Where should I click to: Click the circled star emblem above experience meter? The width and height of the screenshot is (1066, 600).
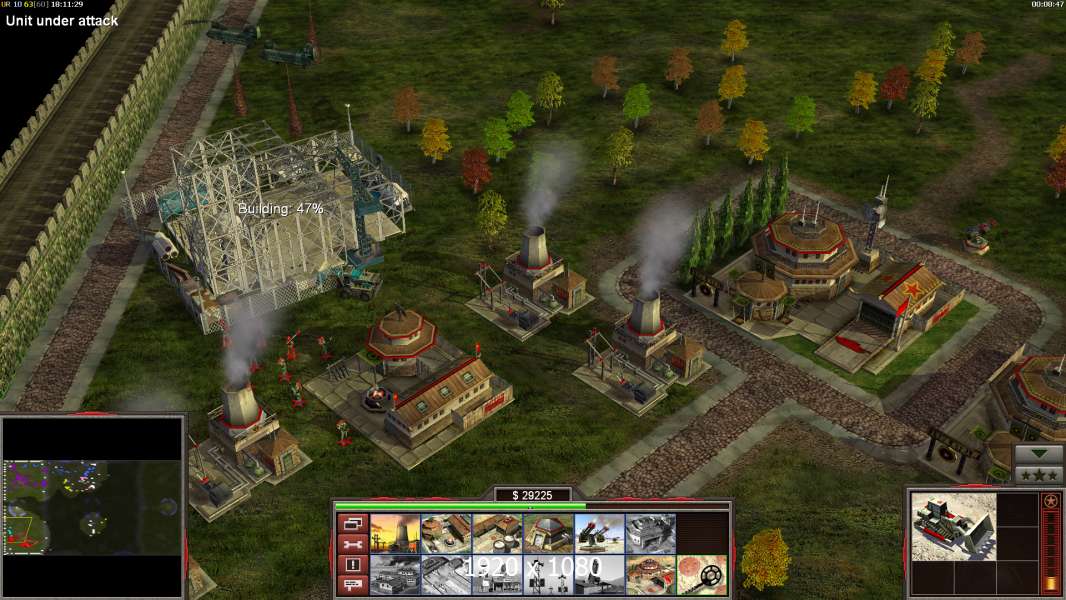[1050, 500]
